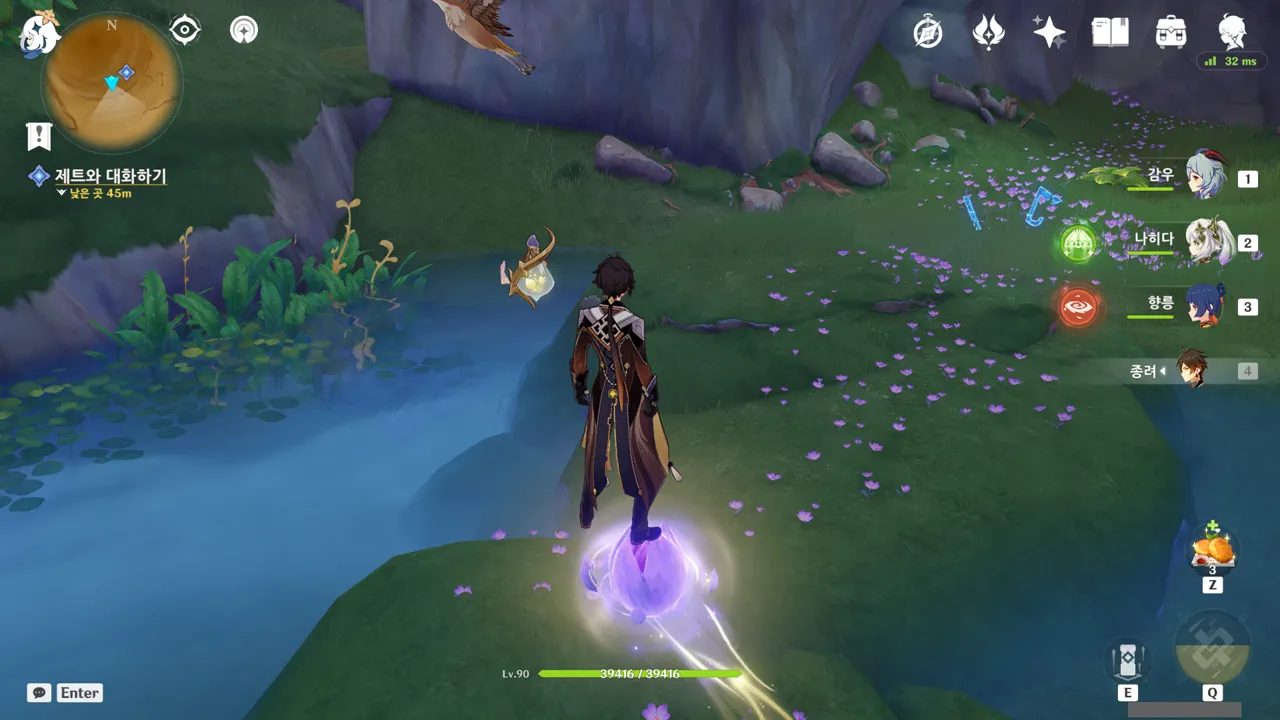1280x720 pixels.
Task: Open the Adventurer Handbook book icon
Action: (x=1110, y=33)
